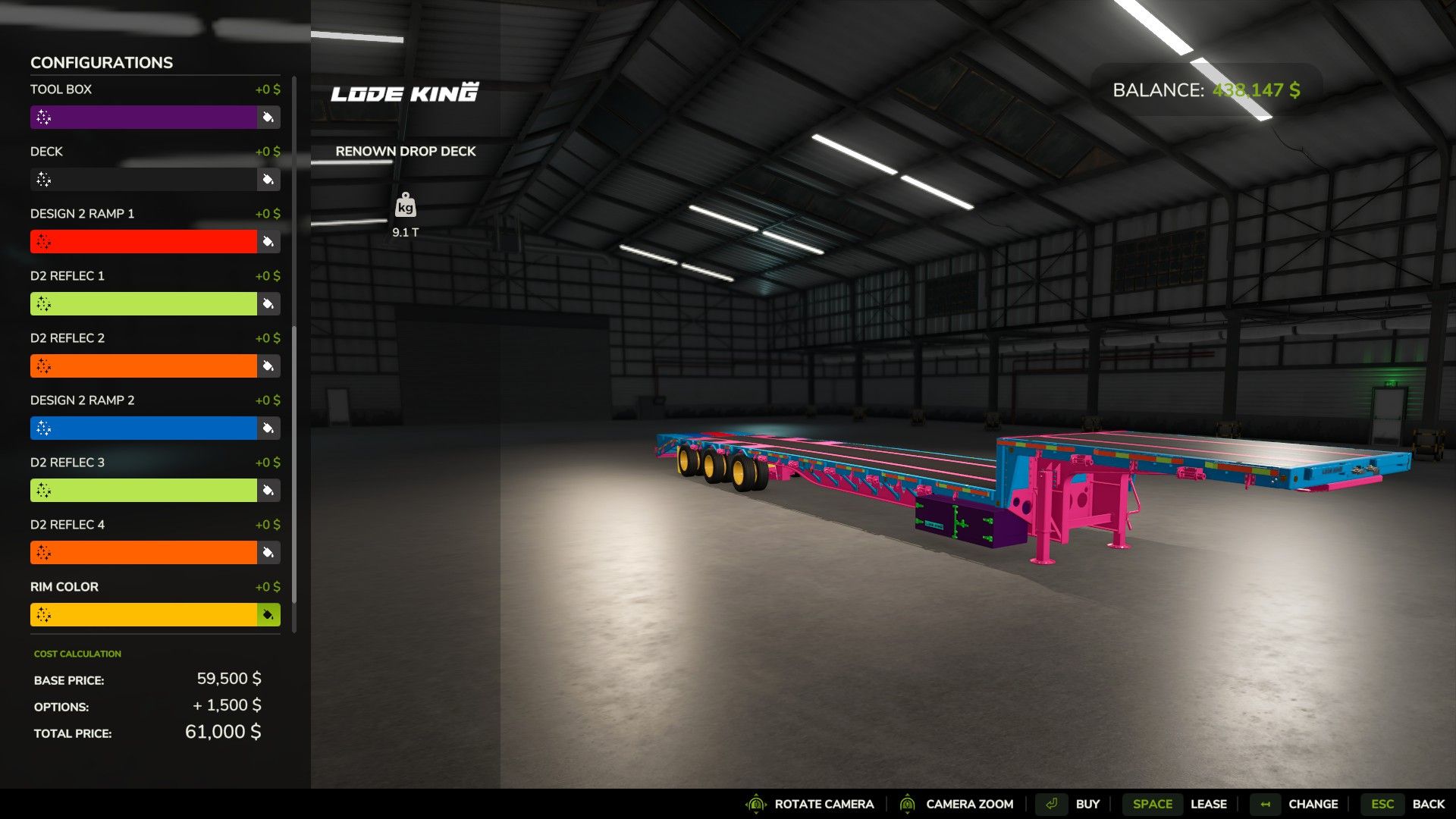
Task: Click the paint bucket icon beside Rim Color
Action: pyautogui.click(x=267, y=614)
